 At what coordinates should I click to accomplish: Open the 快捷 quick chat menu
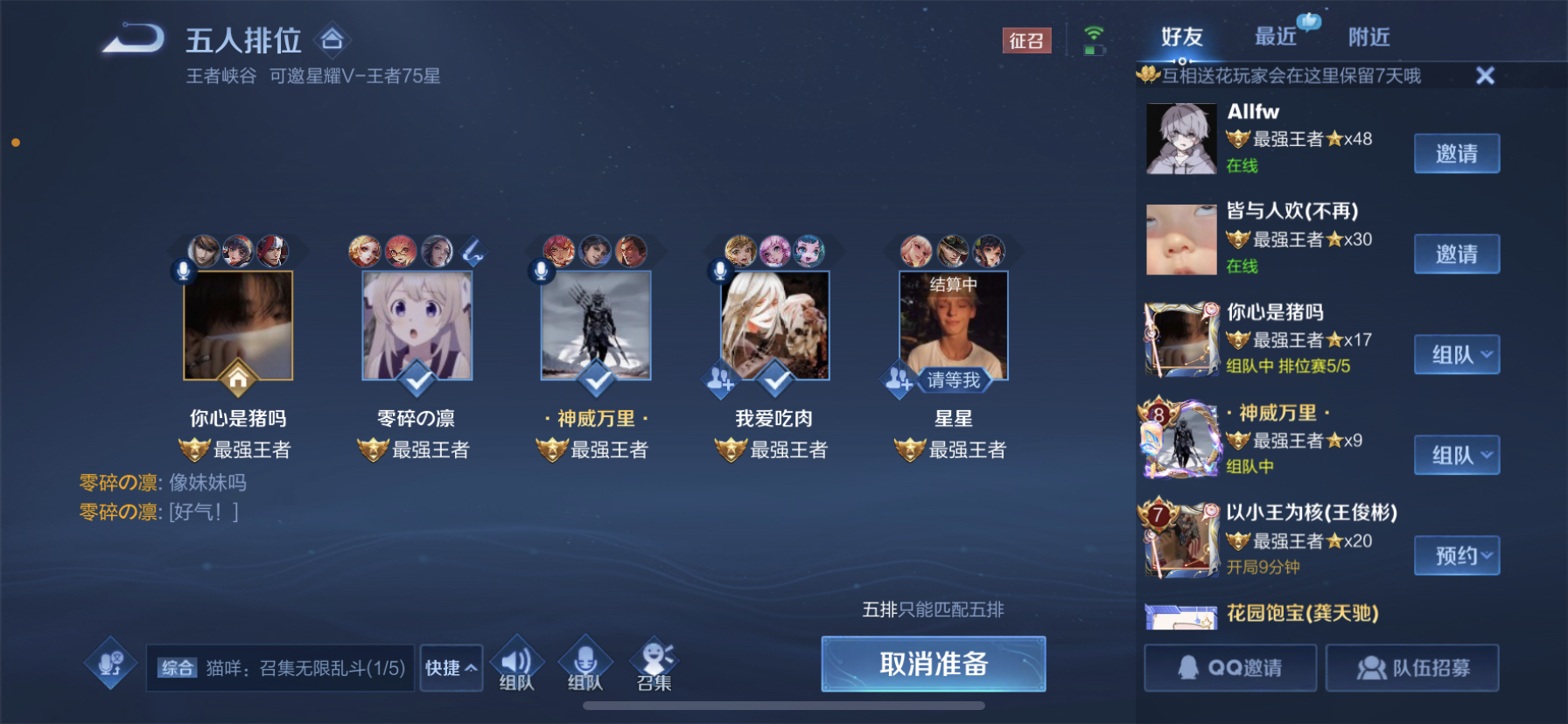[451, 668]
